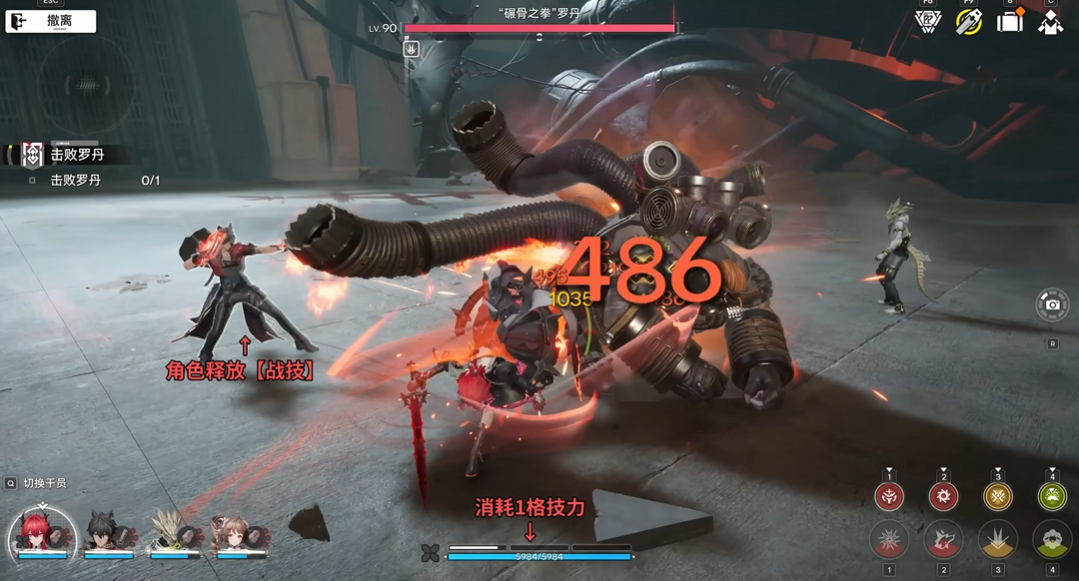
Task: Switch to the black-haired wolf-eared operator
Action: tap(108, 532)
